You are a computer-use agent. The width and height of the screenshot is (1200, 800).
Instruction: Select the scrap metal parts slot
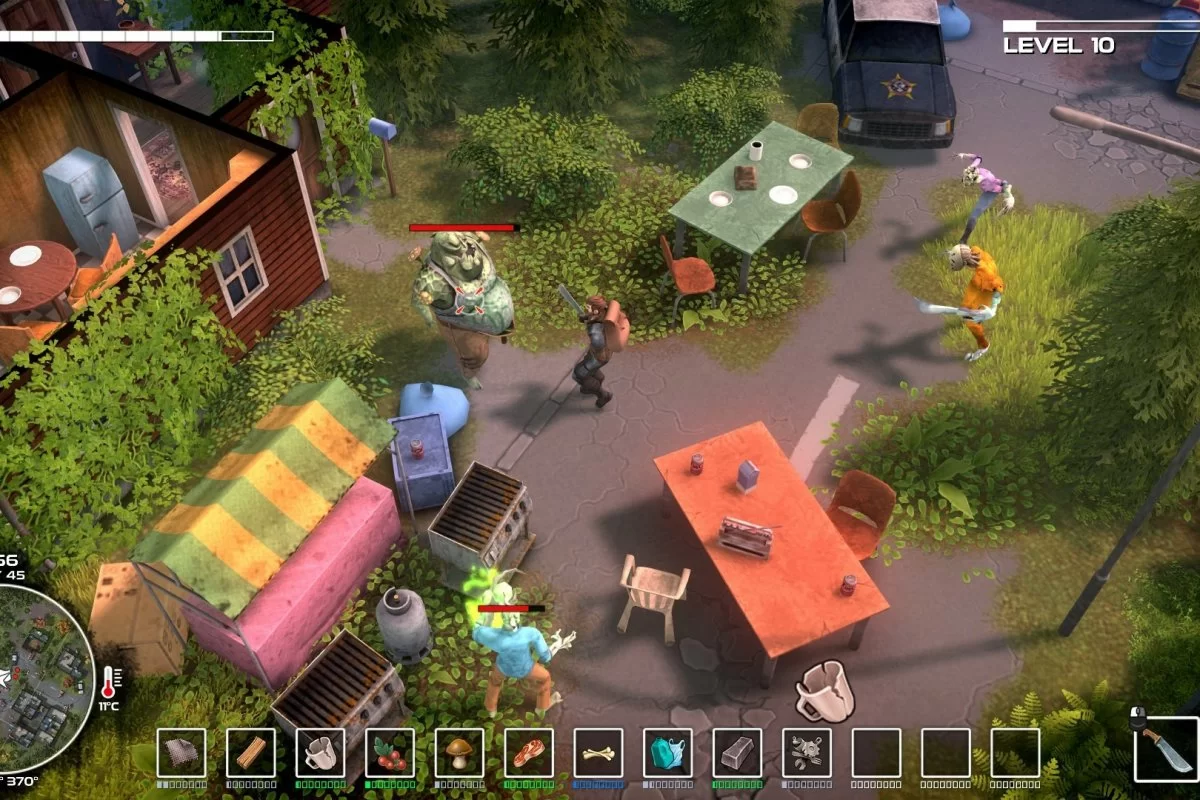click(807, 753)
